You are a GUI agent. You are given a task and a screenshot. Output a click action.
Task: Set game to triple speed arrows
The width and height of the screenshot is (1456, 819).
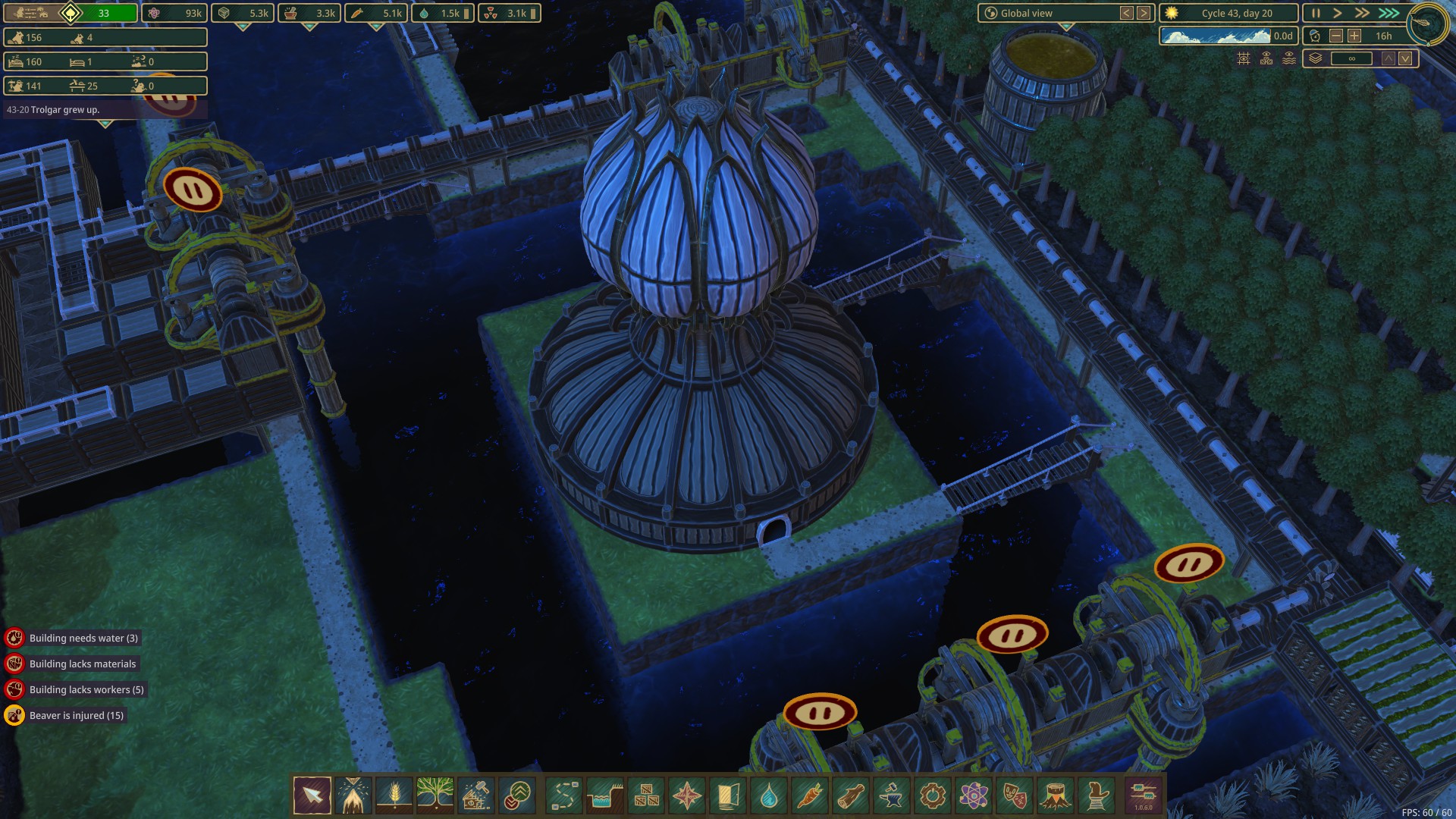(x=1389, y=13)
